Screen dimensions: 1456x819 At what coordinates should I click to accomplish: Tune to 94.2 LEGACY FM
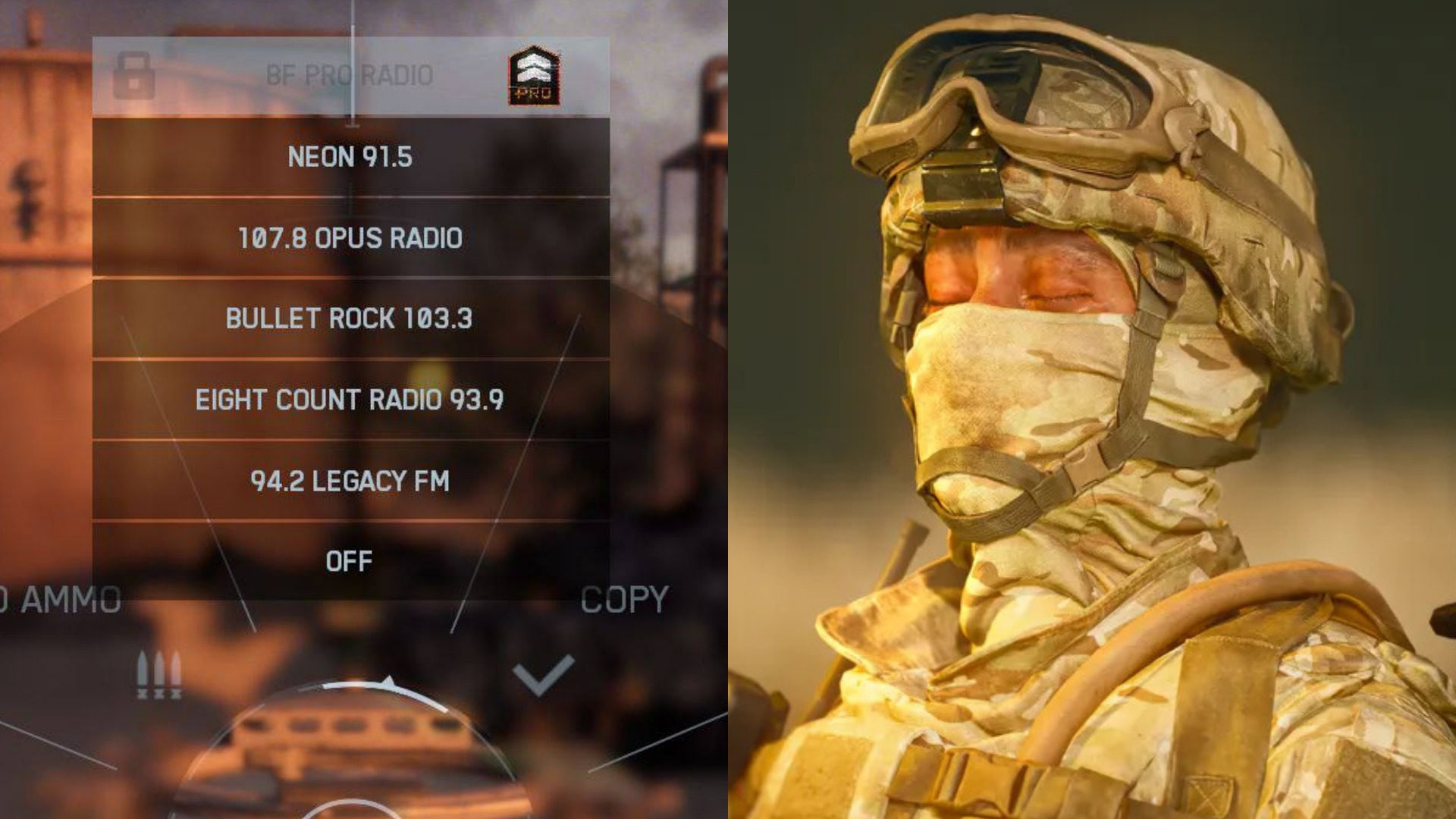351,479
